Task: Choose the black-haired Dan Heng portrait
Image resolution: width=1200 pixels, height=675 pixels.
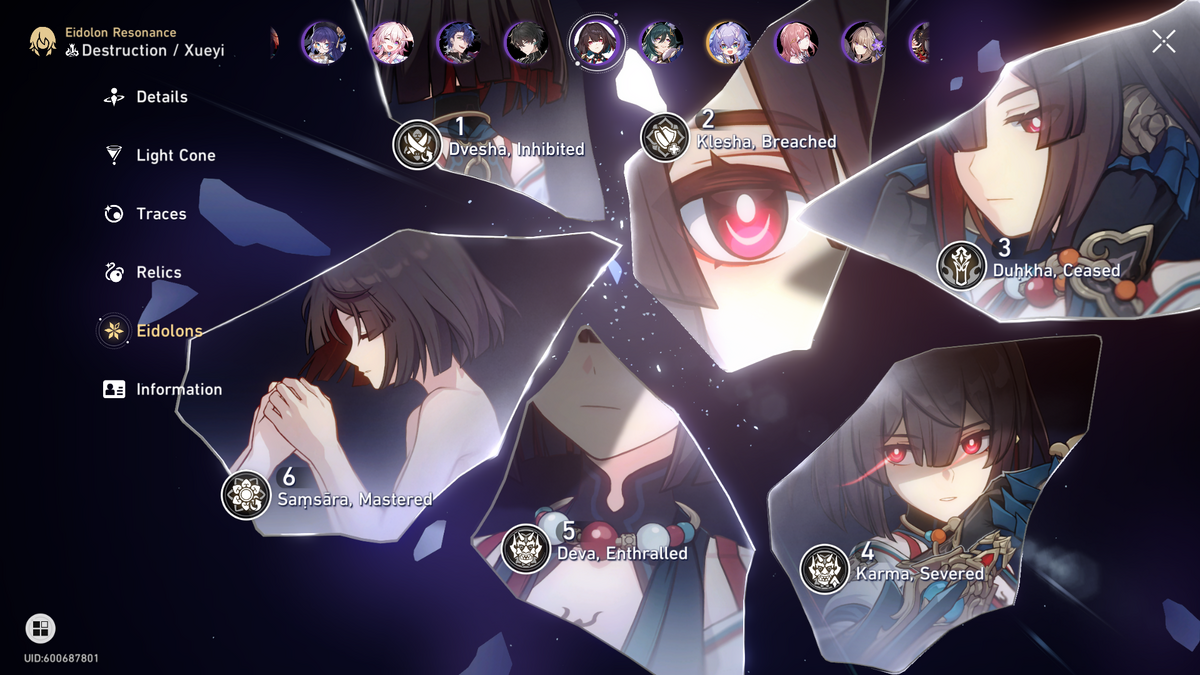Action: coord(526,43)
